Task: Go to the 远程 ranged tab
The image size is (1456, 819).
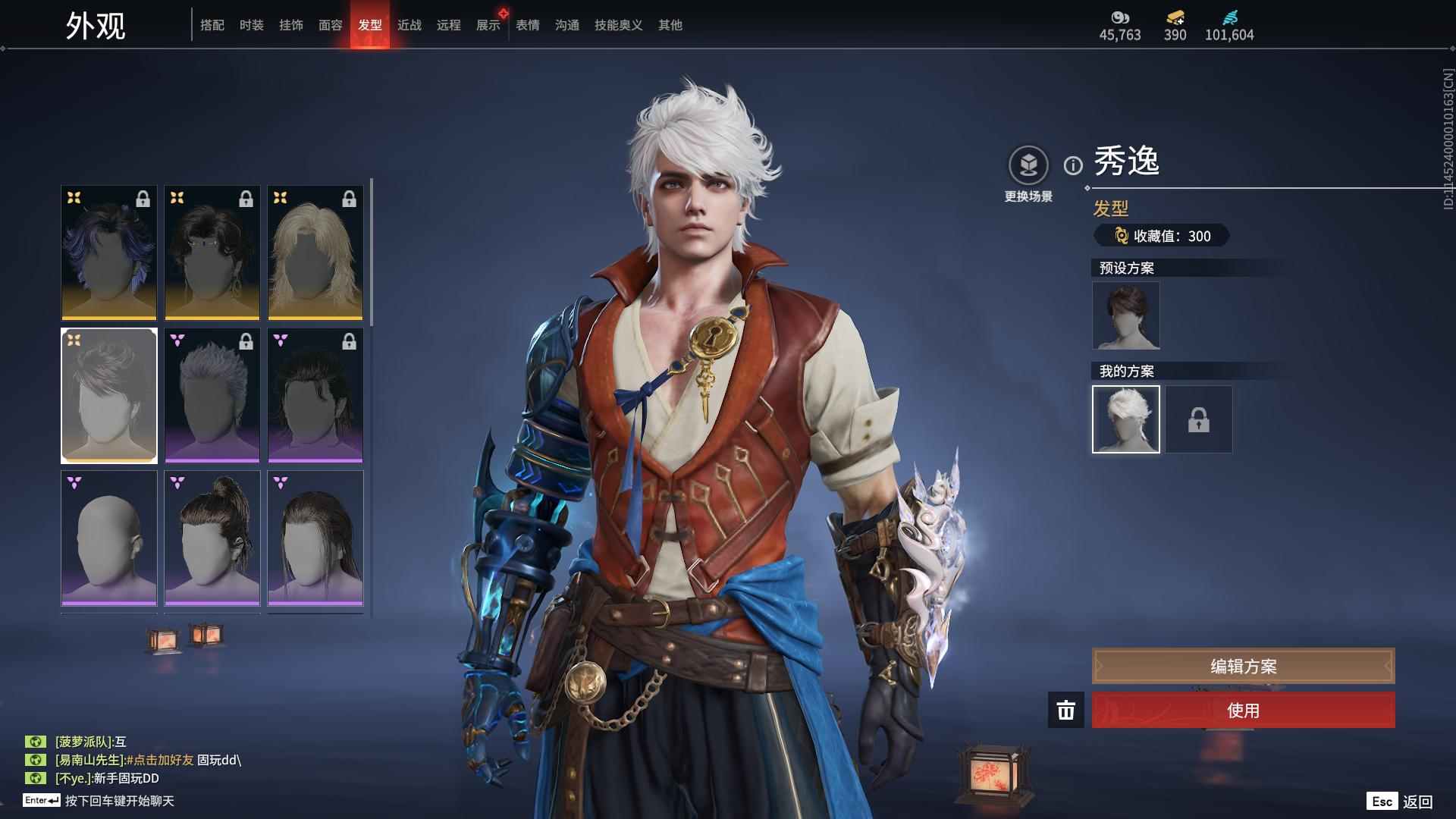Action: tap(448, 25)
